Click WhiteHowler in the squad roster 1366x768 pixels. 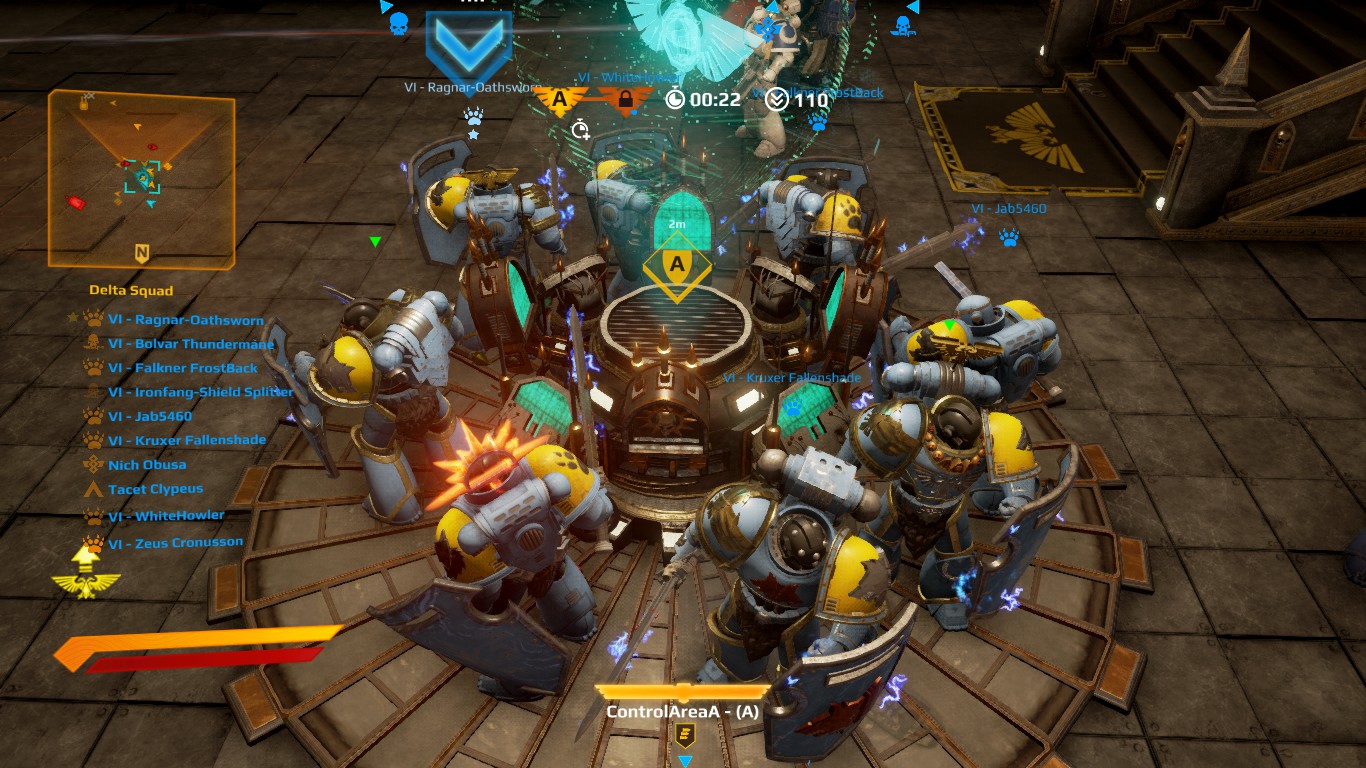(166, 515)
